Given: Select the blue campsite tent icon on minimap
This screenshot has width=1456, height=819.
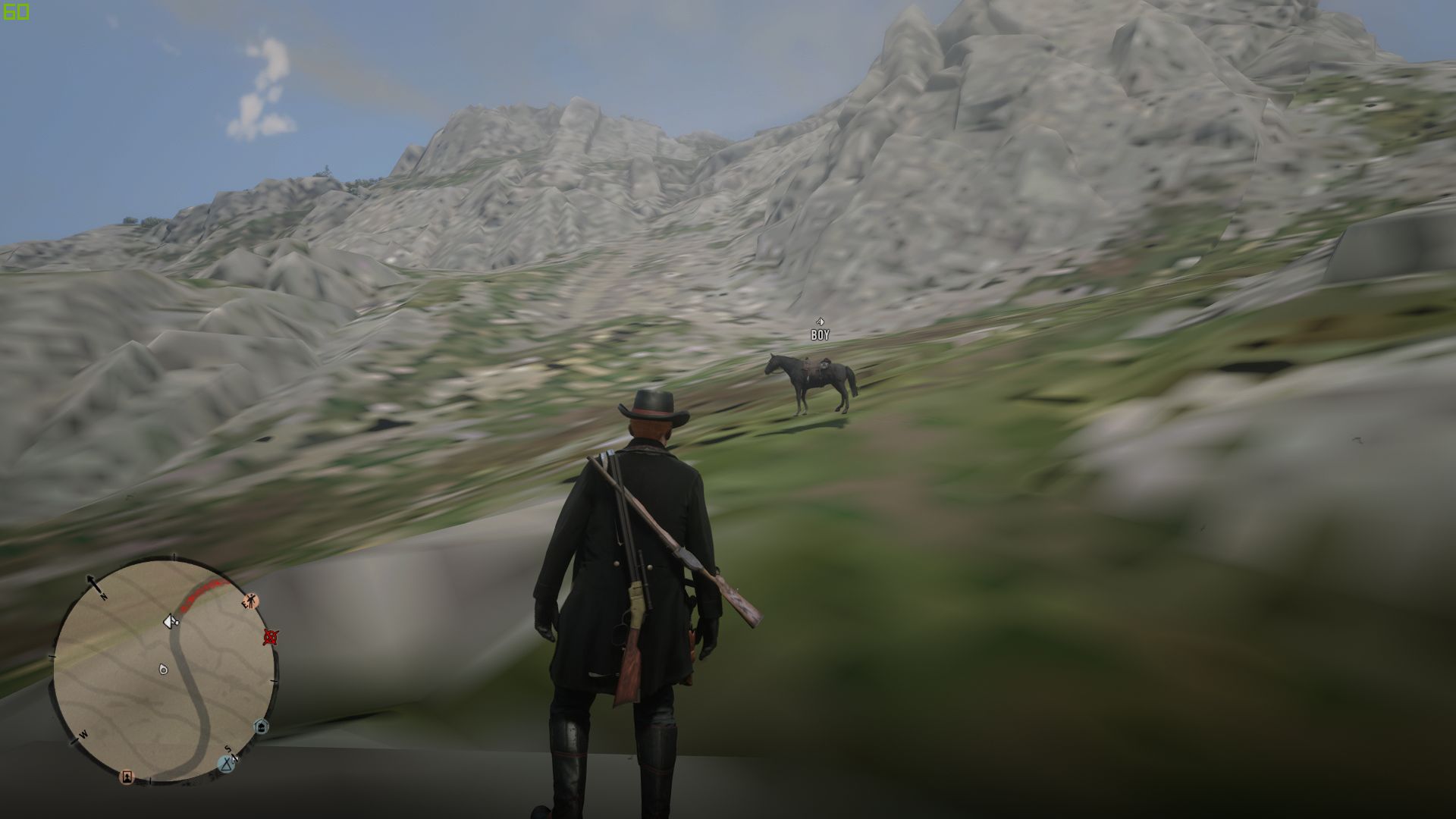Looking at the screenshot, I should [226, 764].
